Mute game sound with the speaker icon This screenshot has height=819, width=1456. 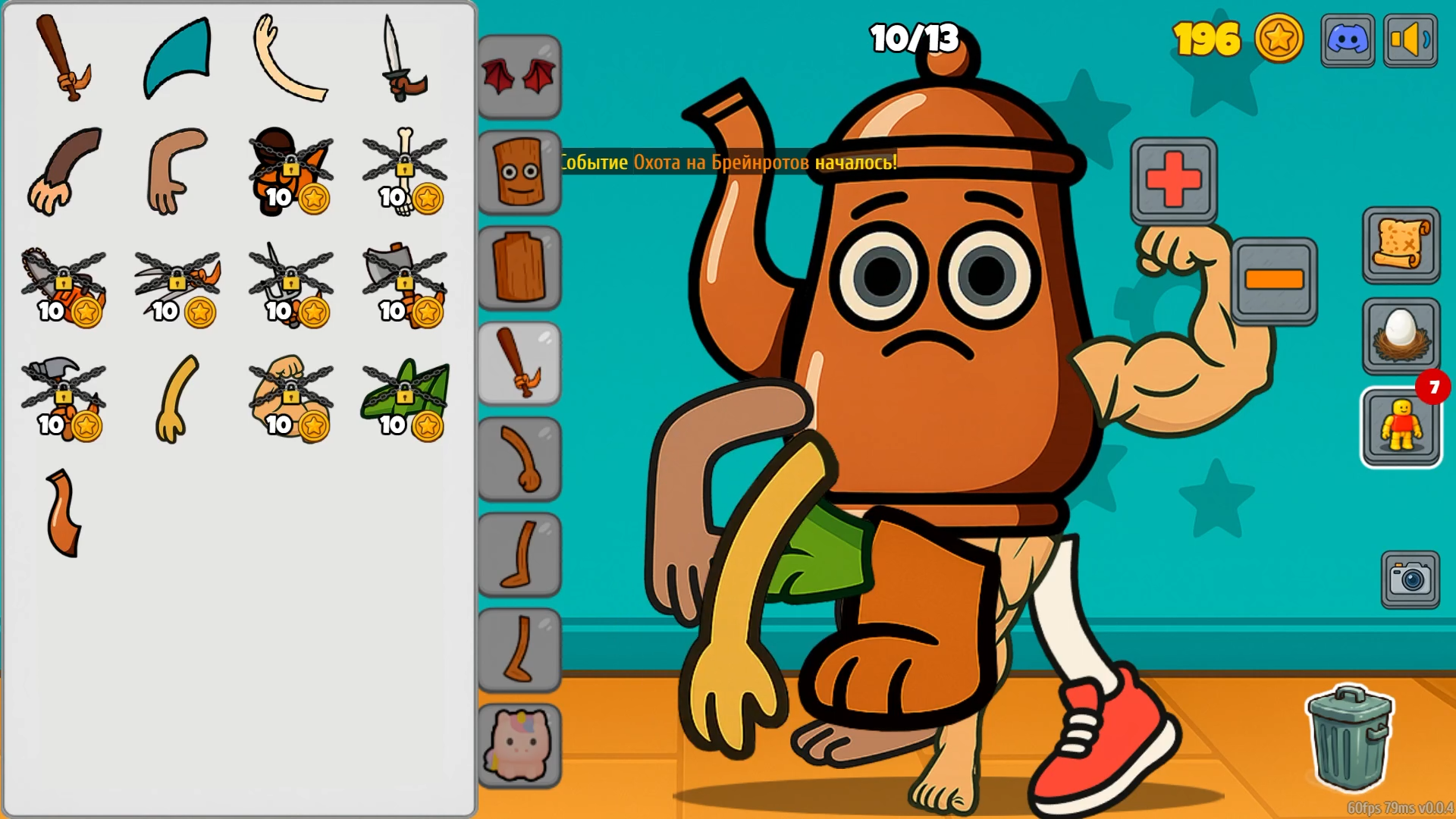tap(1410, 40)
